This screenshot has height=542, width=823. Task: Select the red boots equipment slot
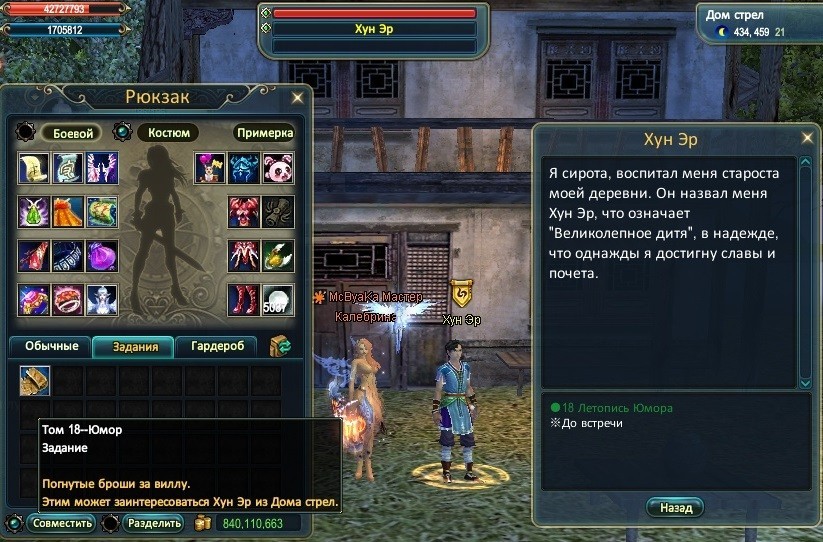pyautogui.click(x=246, y=299)
